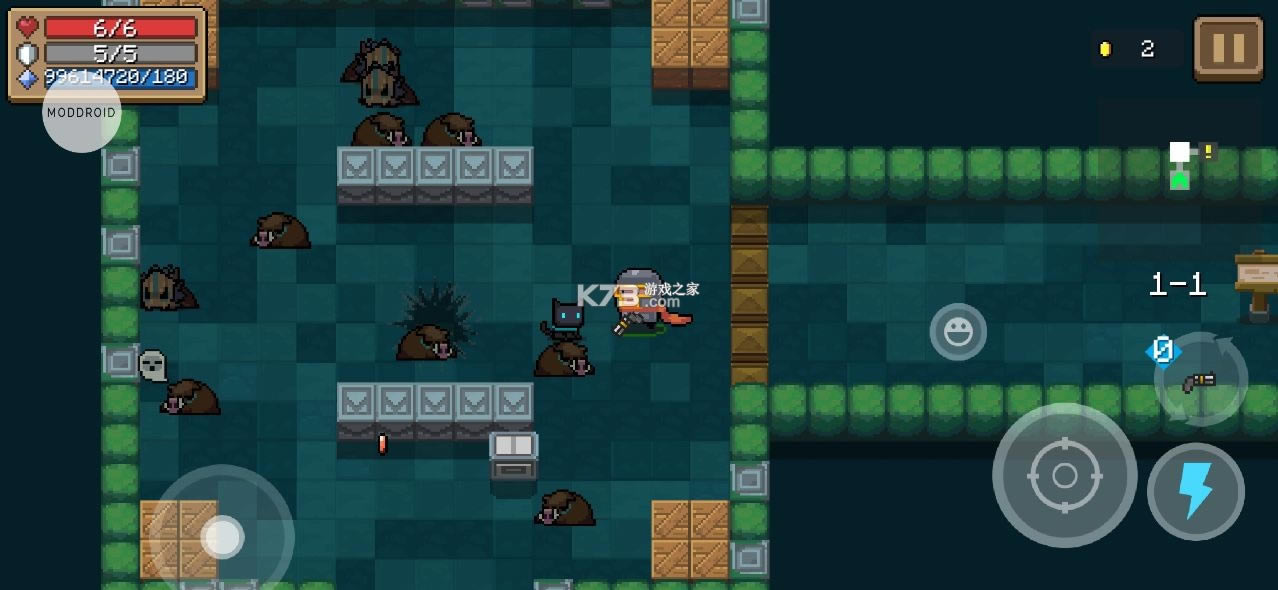This screenshot has width=1278, height=590.
Task: Open the smiley emote button
Action: pyautogui.click(x=958, y=332)
